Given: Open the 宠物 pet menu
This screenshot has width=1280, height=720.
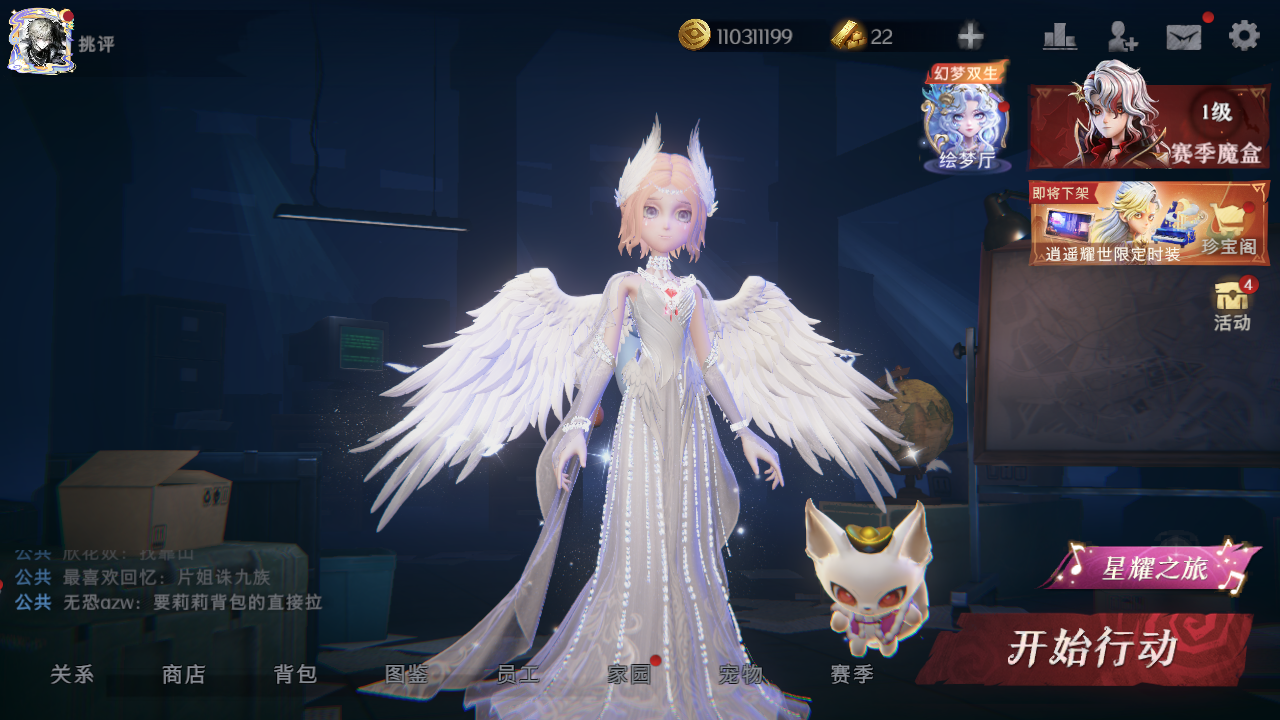Looking at the screenshot, I should coord(741,675).
